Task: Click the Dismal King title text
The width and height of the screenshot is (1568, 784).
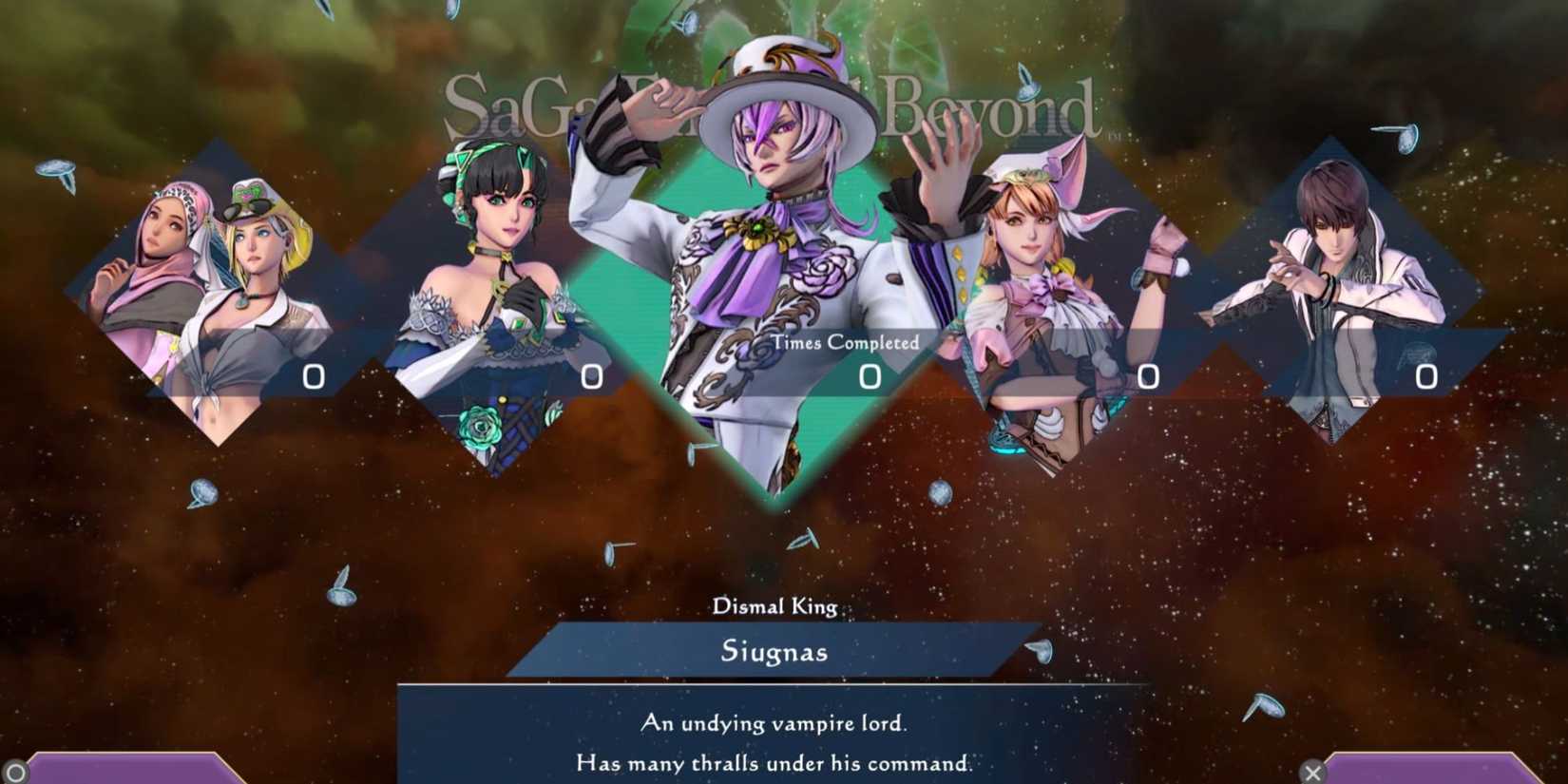Action: point(774,607)
